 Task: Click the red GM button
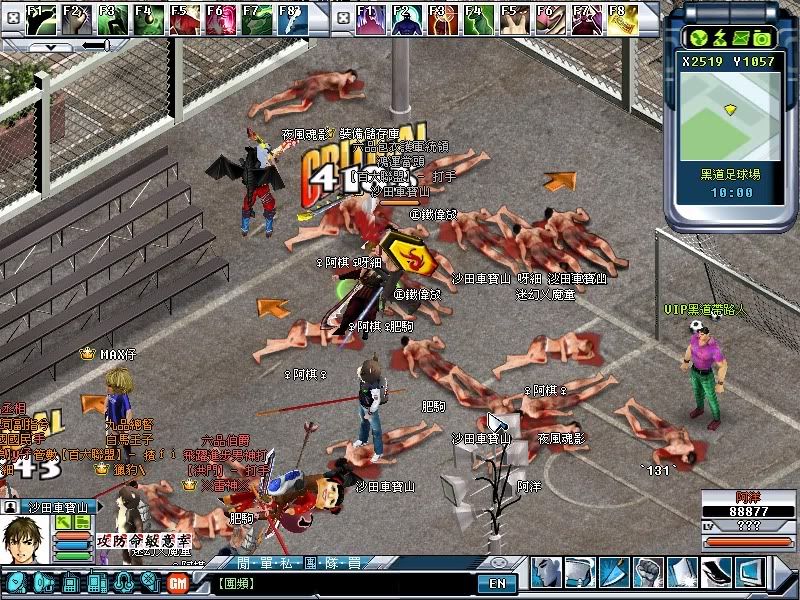178,582
